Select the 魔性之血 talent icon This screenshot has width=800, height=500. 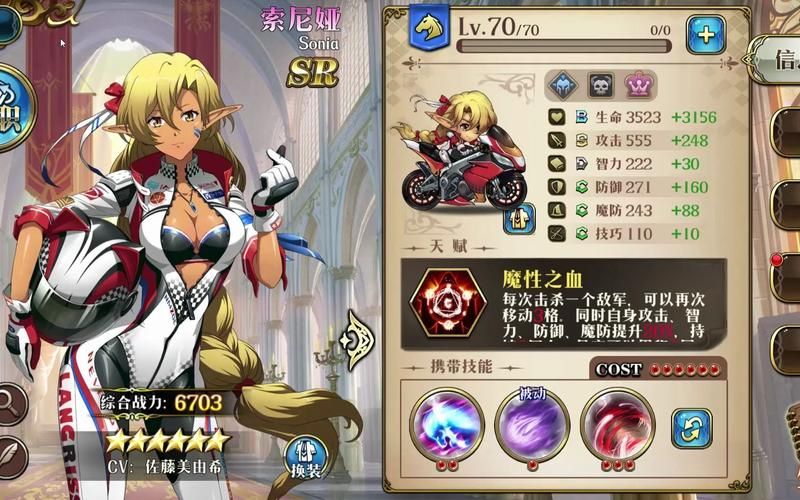(x=449, y=302)
